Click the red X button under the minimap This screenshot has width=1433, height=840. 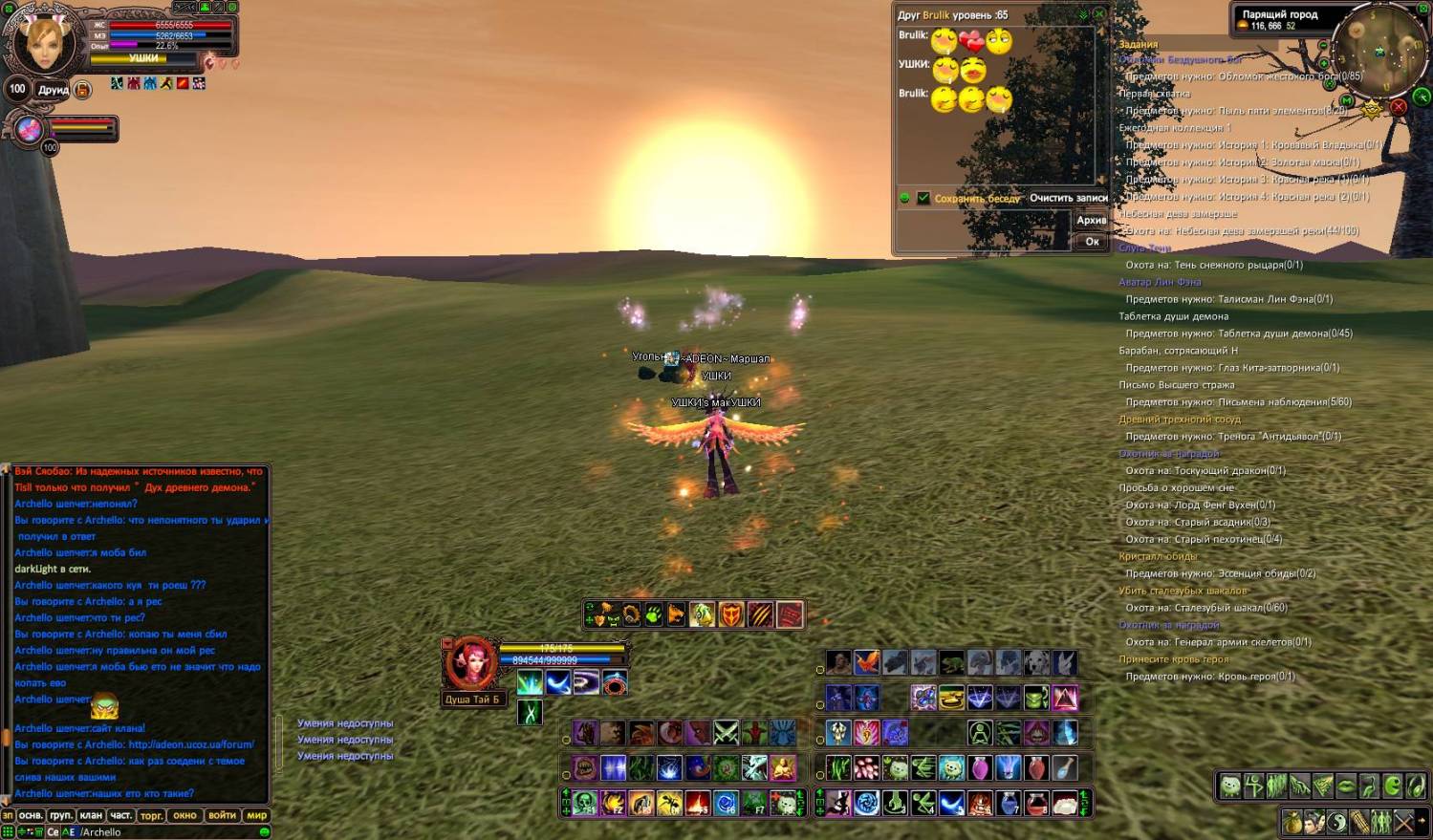tap(1399, 107)
